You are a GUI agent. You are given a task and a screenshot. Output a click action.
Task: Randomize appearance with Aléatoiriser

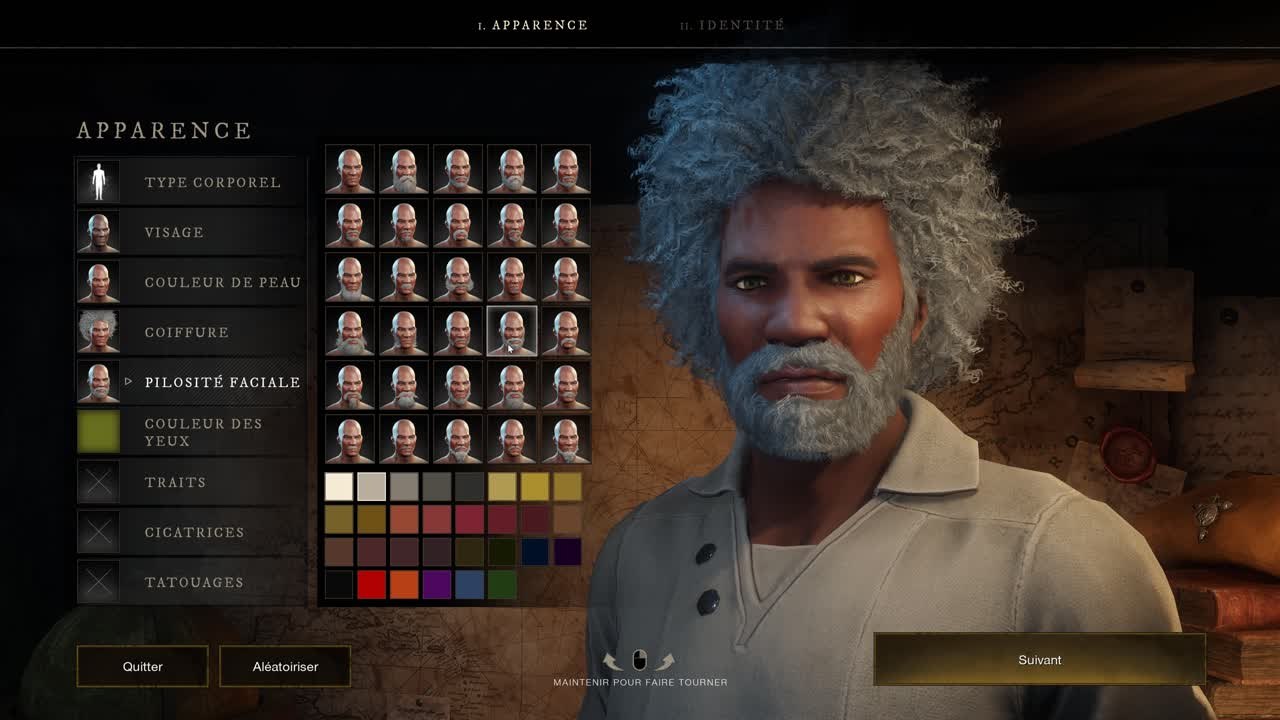pos(285,666)
